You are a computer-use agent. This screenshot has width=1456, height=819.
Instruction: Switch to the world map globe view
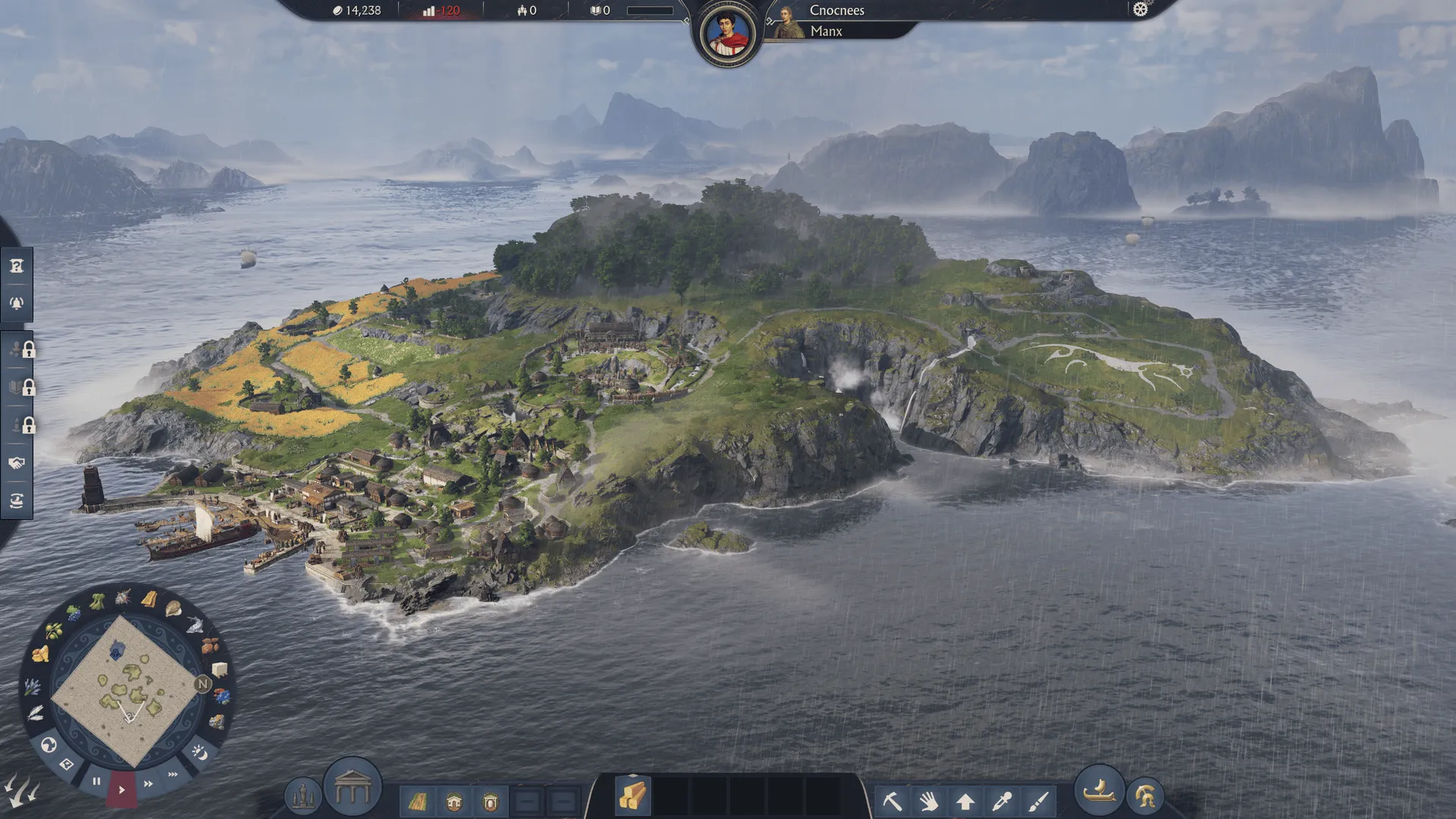point(49,745)
